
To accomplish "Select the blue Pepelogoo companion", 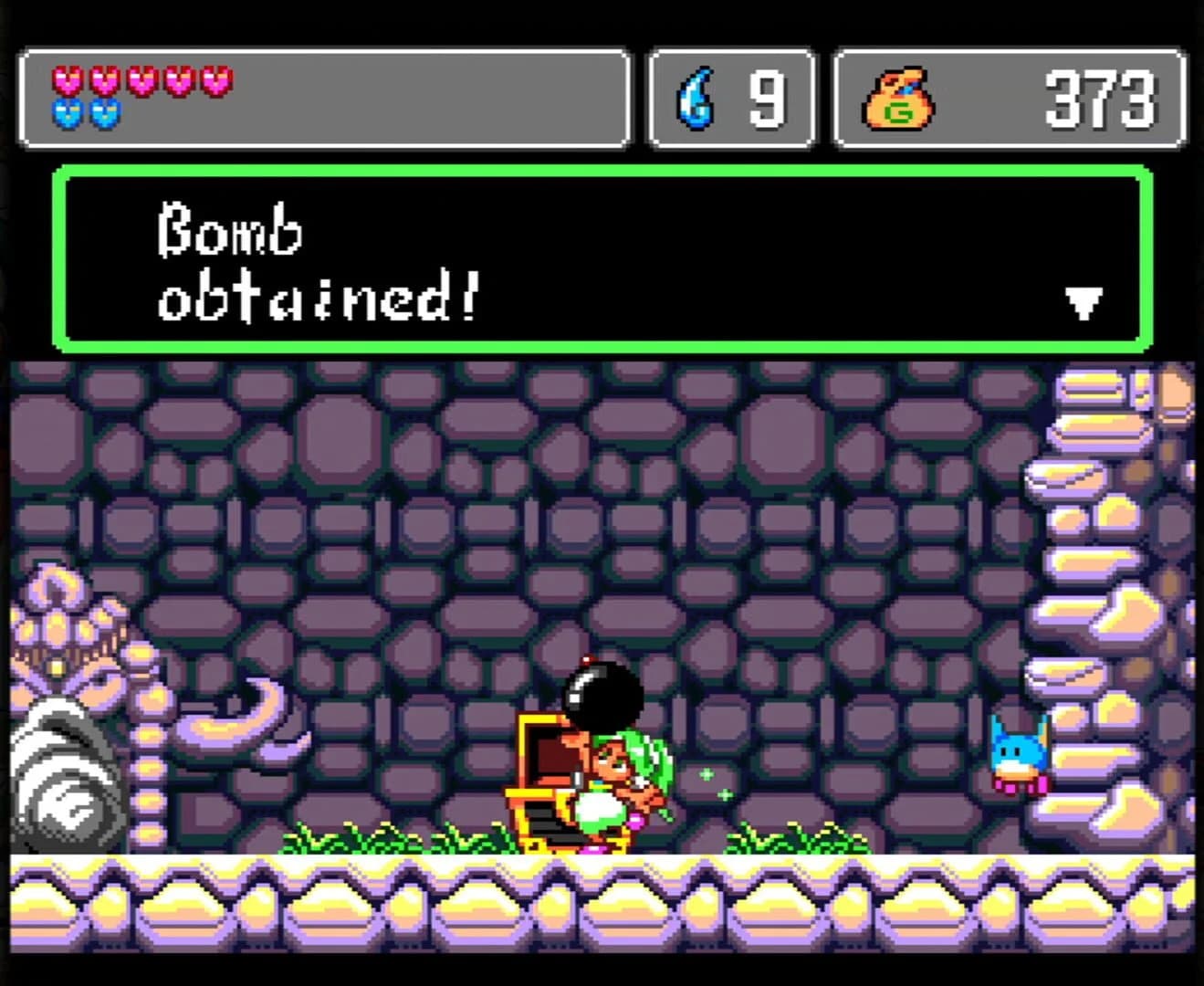I will click(x=1020, y=754).
